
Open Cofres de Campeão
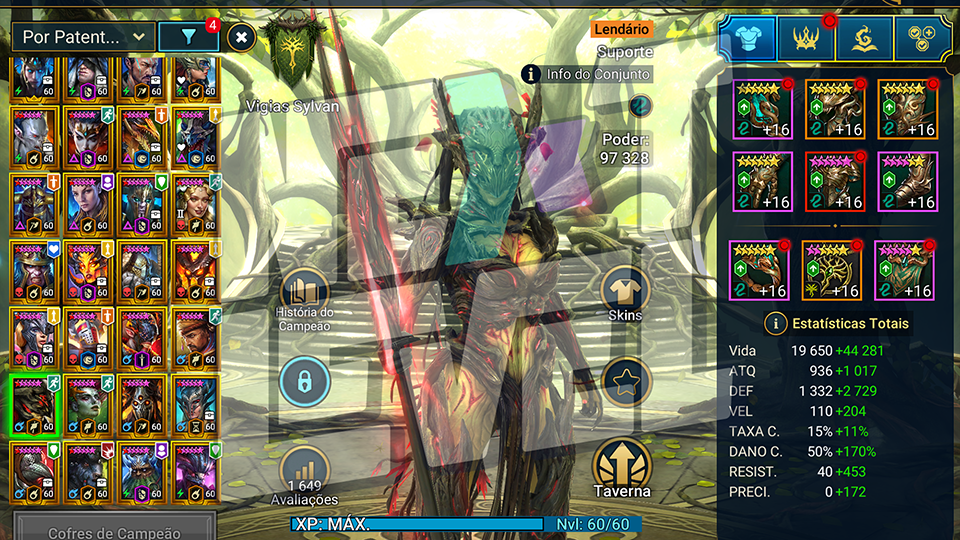[x=114, y=531]
